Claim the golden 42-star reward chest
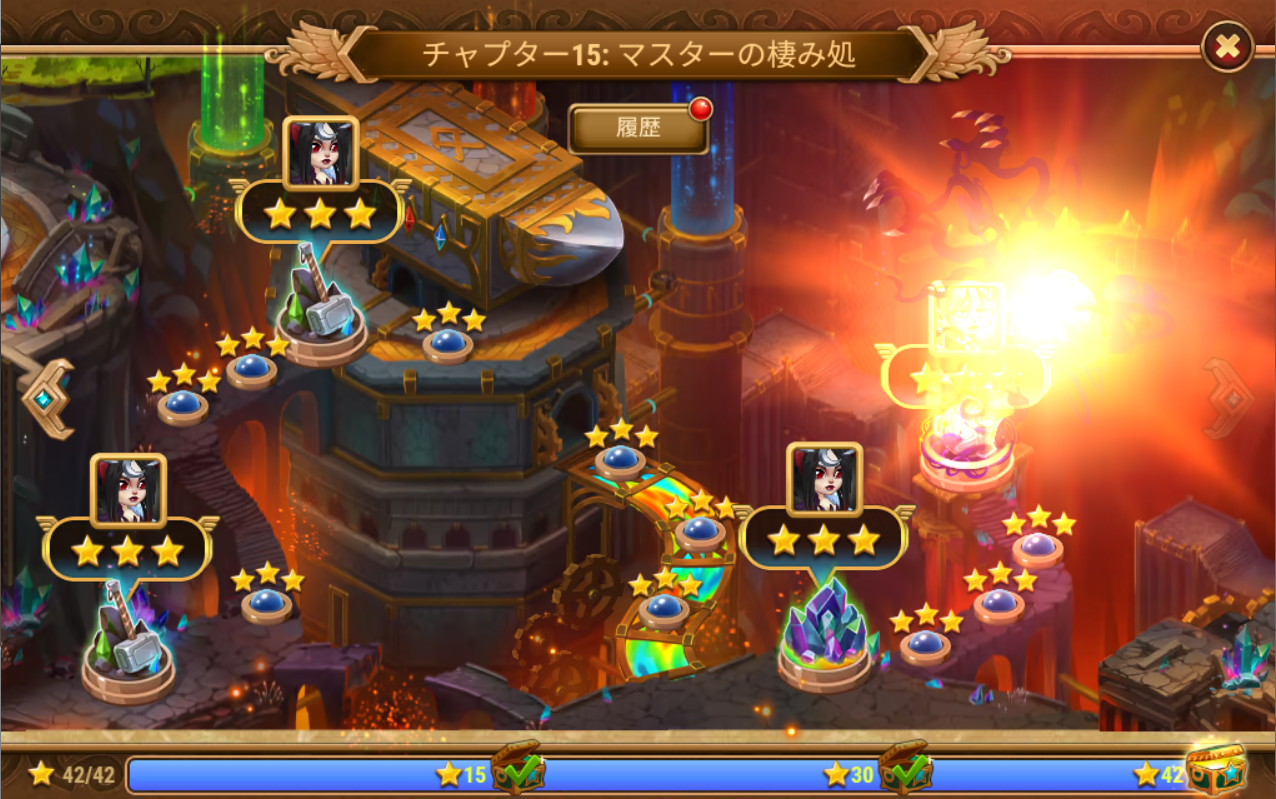 [1215, 769]
